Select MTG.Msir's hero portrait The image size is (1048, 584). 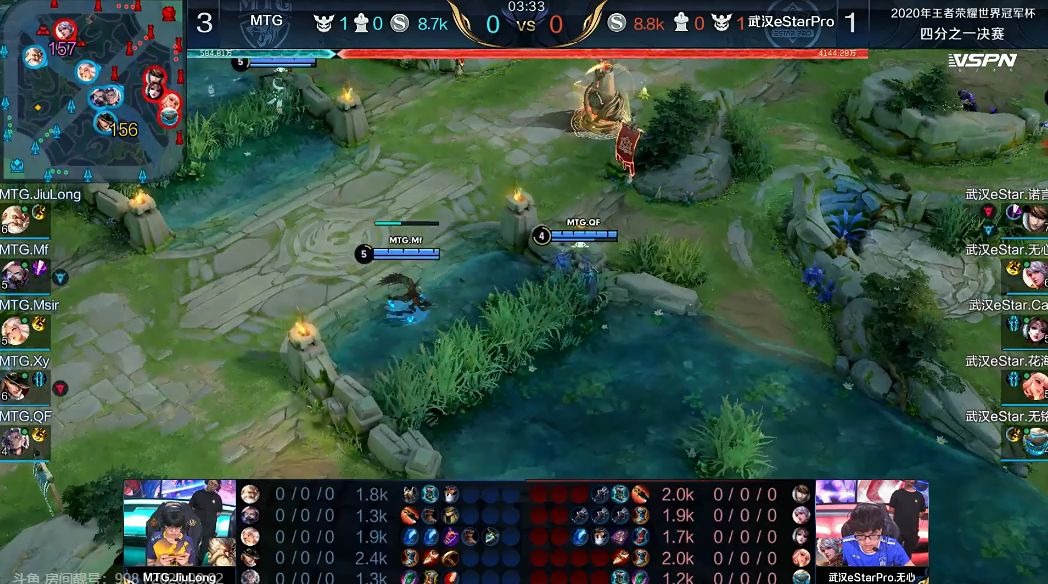[13, 329]
